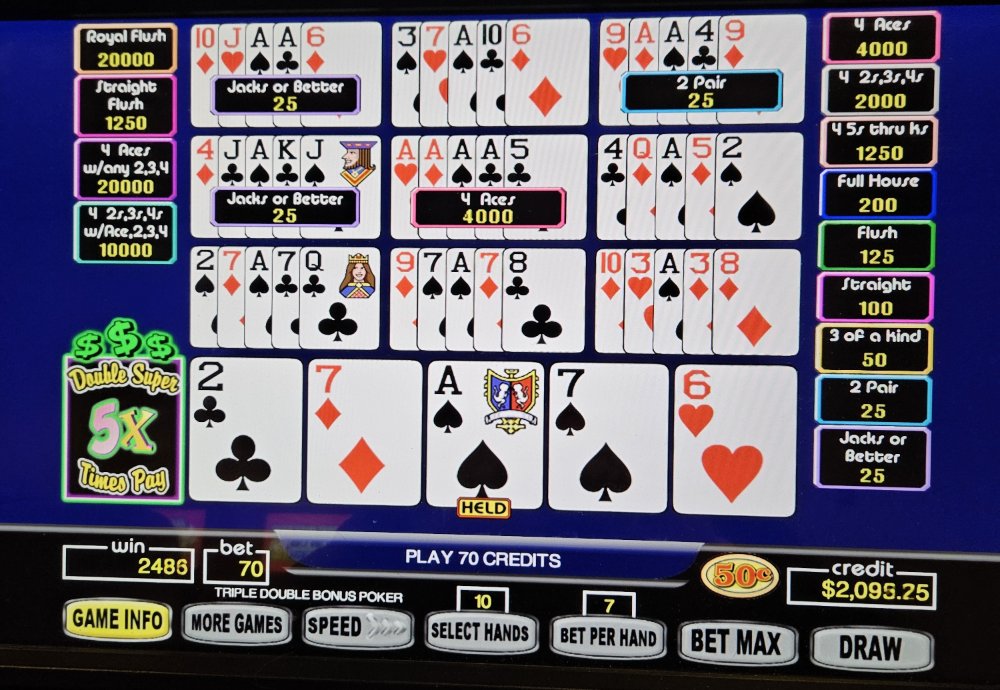Change the 50¢ denomination chip
Viewport: 1000px width, 690px height.
739,575
